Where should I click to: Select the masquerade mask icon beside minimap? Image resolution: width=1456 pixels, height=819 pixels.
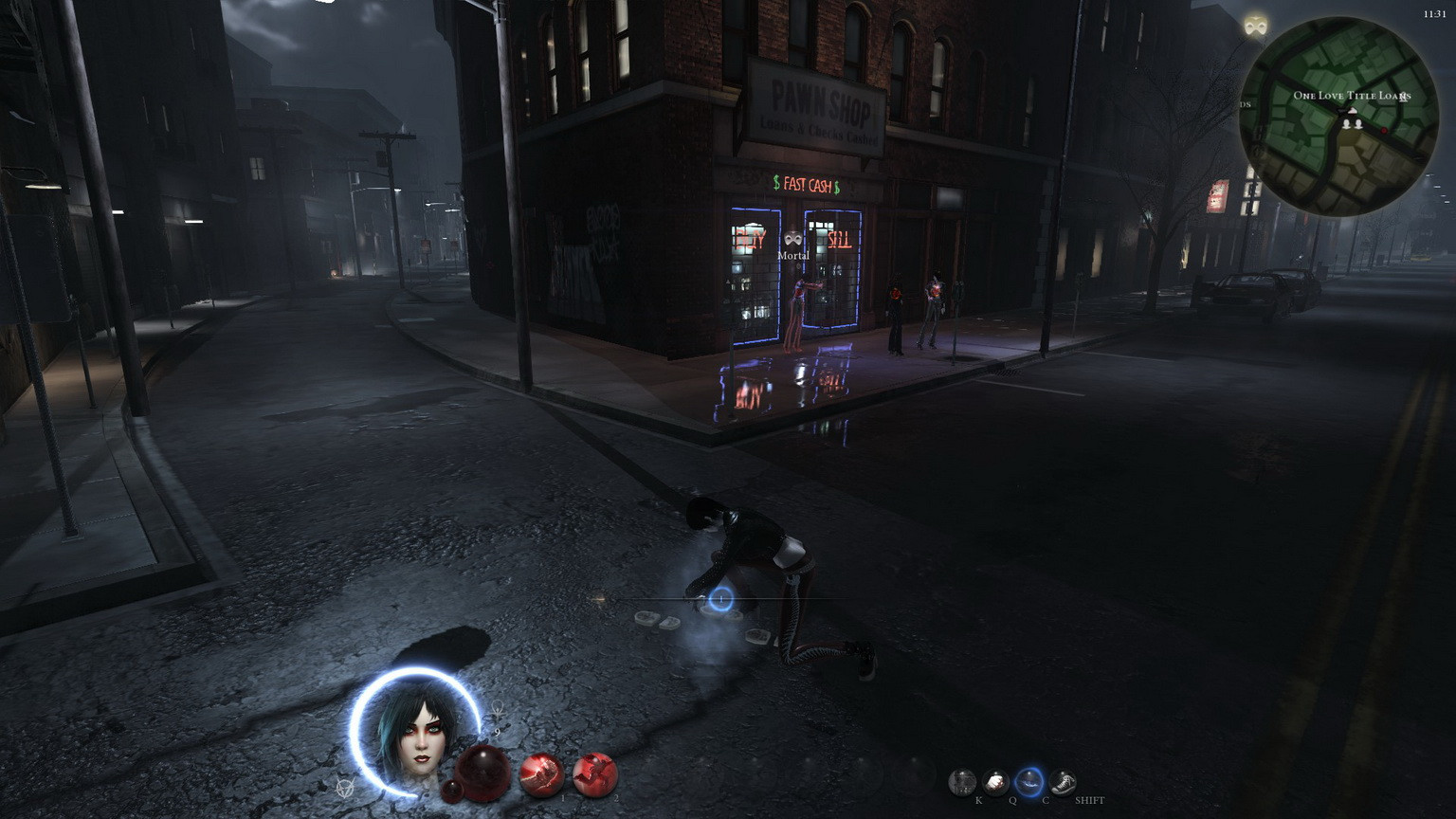[x=1256, y=27]
